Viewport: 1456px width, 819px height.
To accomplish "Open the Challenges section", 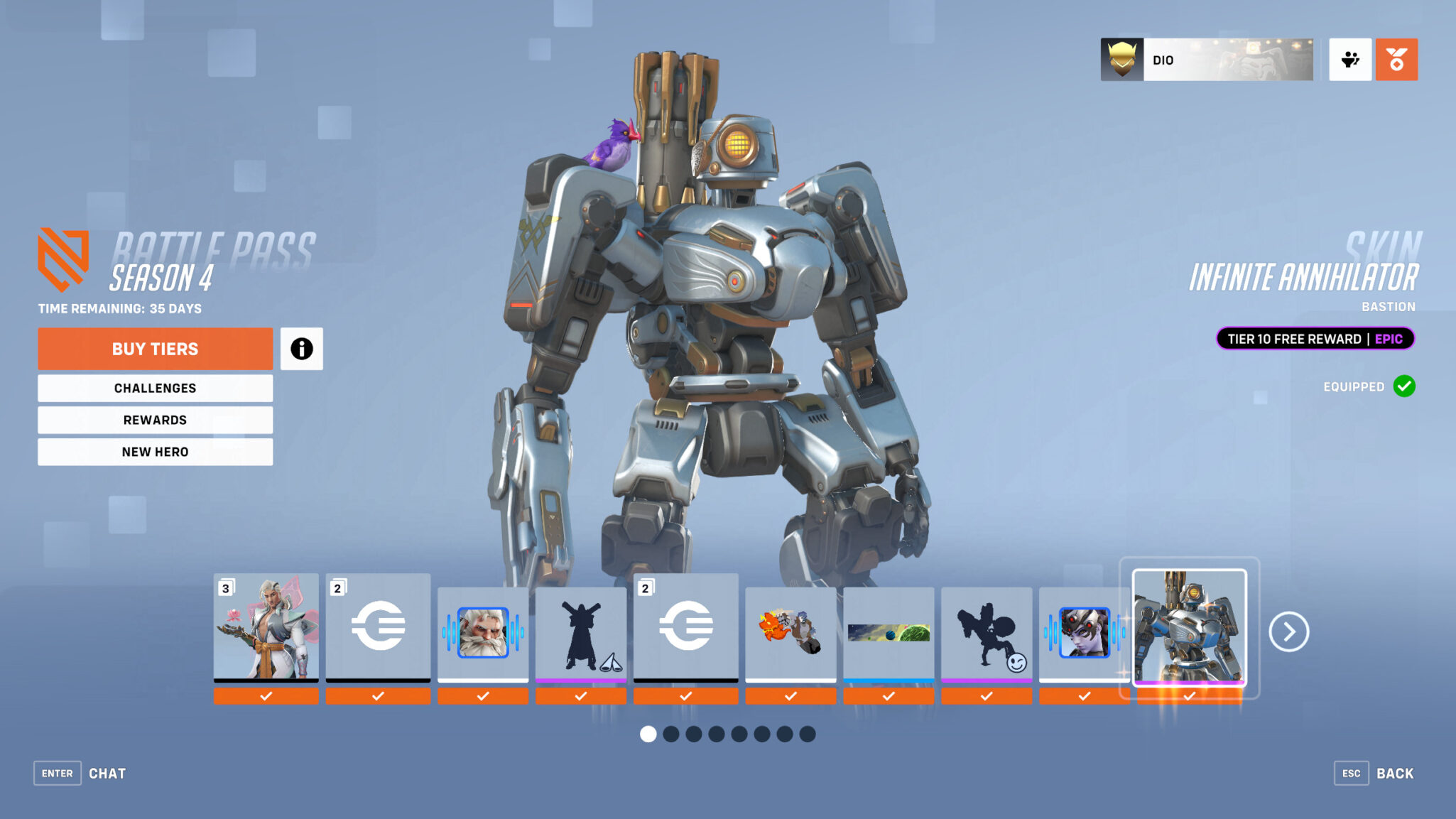I will coord(155,388).
